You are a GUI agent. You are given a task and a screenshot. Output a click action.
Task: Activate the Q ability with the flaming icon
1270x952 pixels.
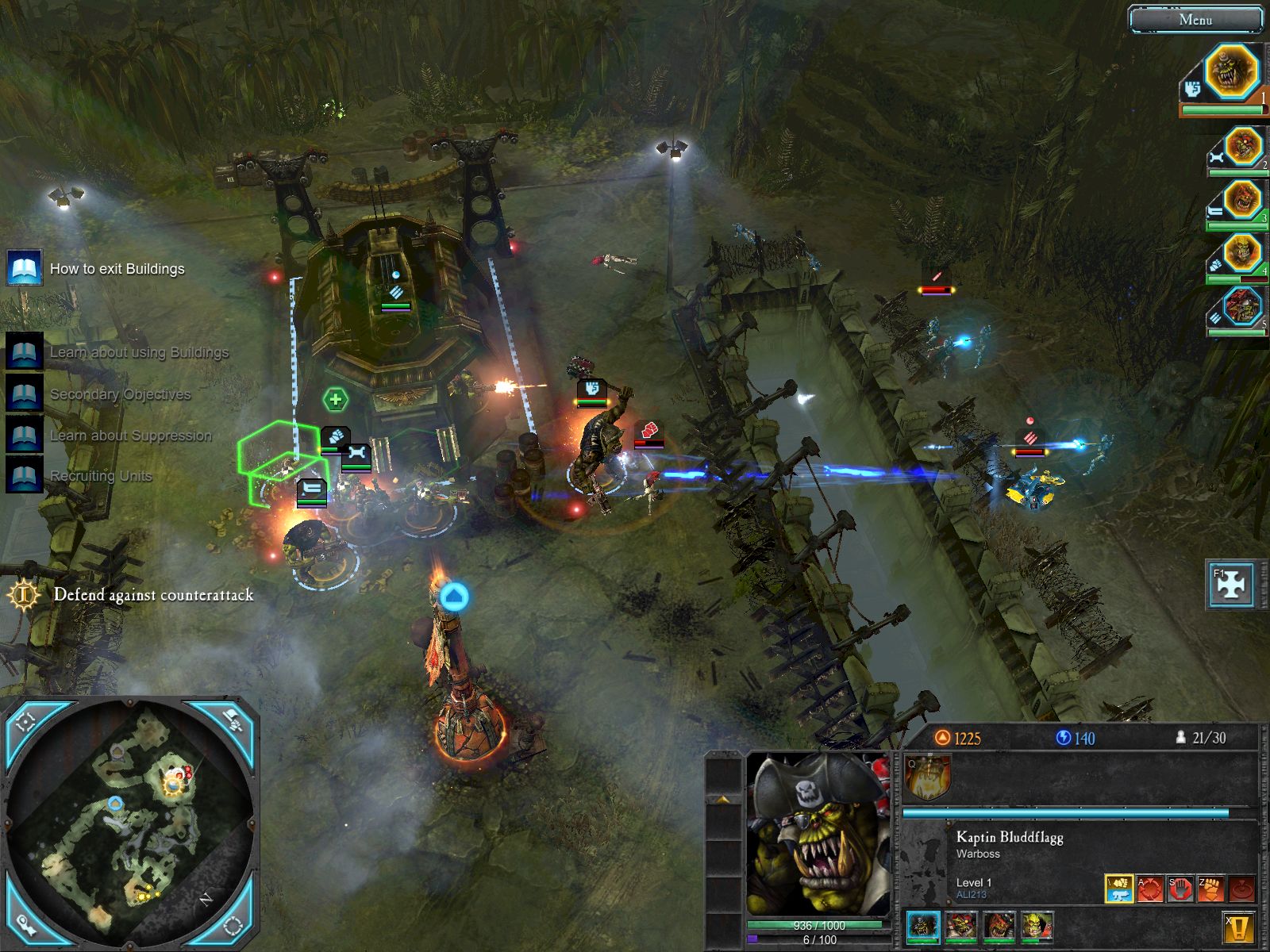(x=926, y=777)
